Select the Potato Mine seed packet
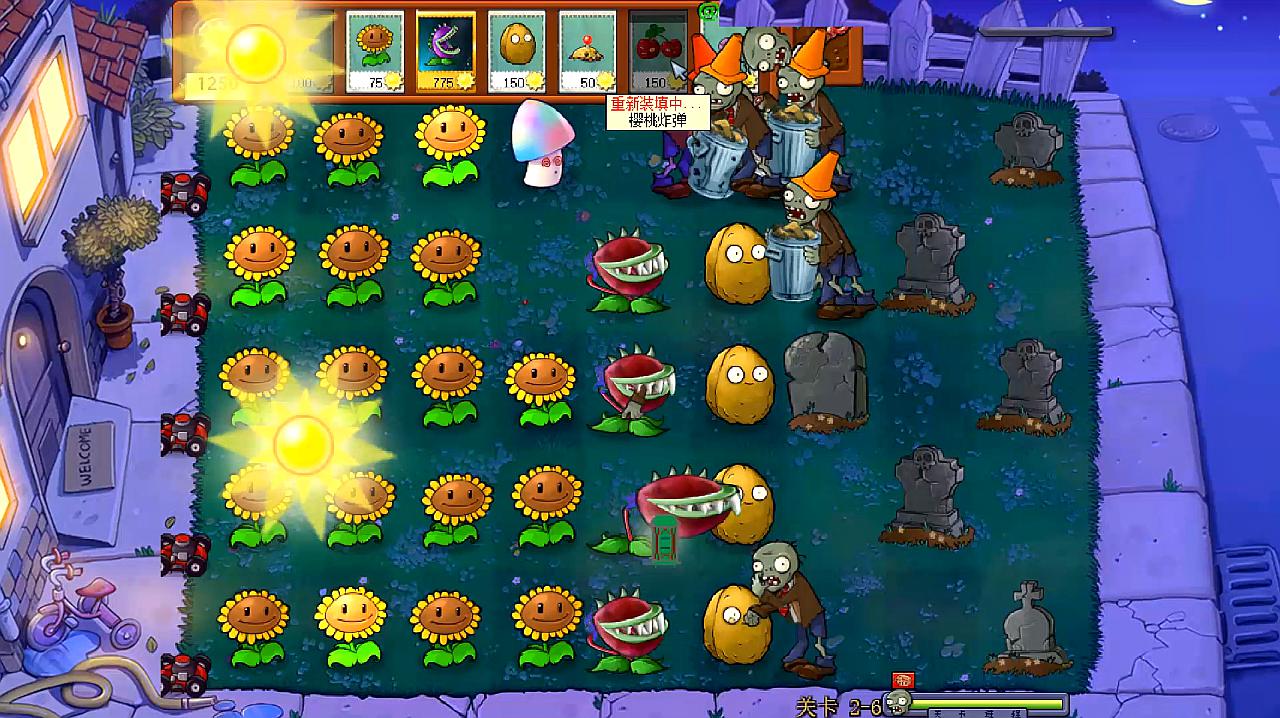This screenshot has height=718, width=1280. (587, 52)
